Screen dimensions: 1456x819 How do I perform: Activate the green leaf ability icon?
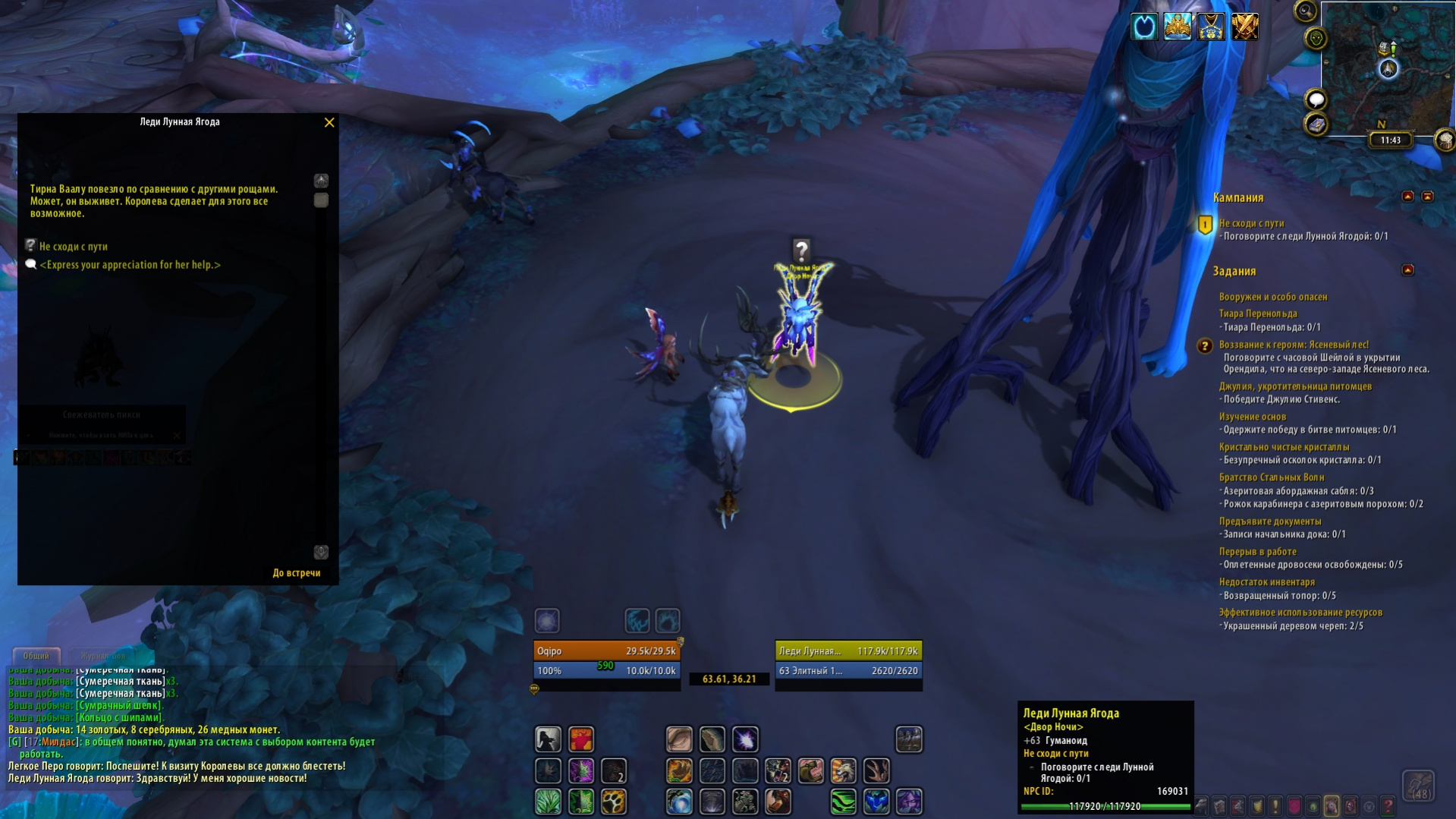[548, 802]
